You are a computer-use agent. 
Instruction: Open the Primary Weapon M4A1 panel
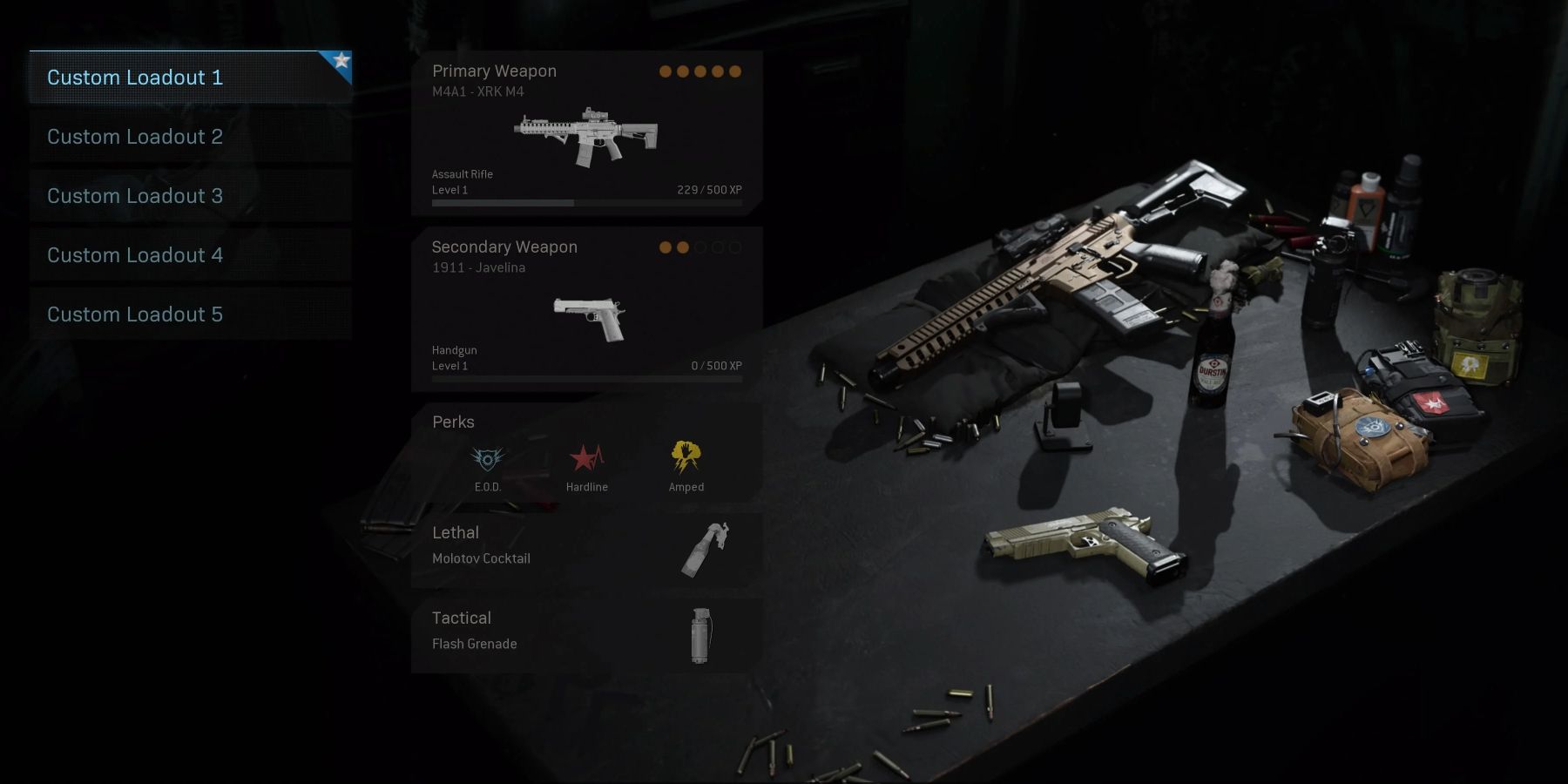click(x=586, y=133)
